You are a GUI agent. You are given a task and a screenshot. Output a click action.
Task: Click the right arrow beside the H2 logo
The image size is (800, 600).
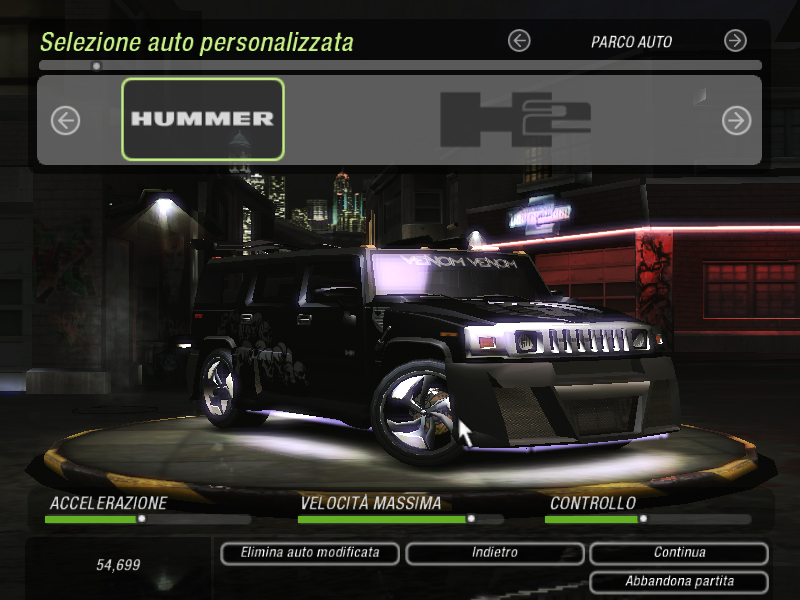tap(736, 121)
